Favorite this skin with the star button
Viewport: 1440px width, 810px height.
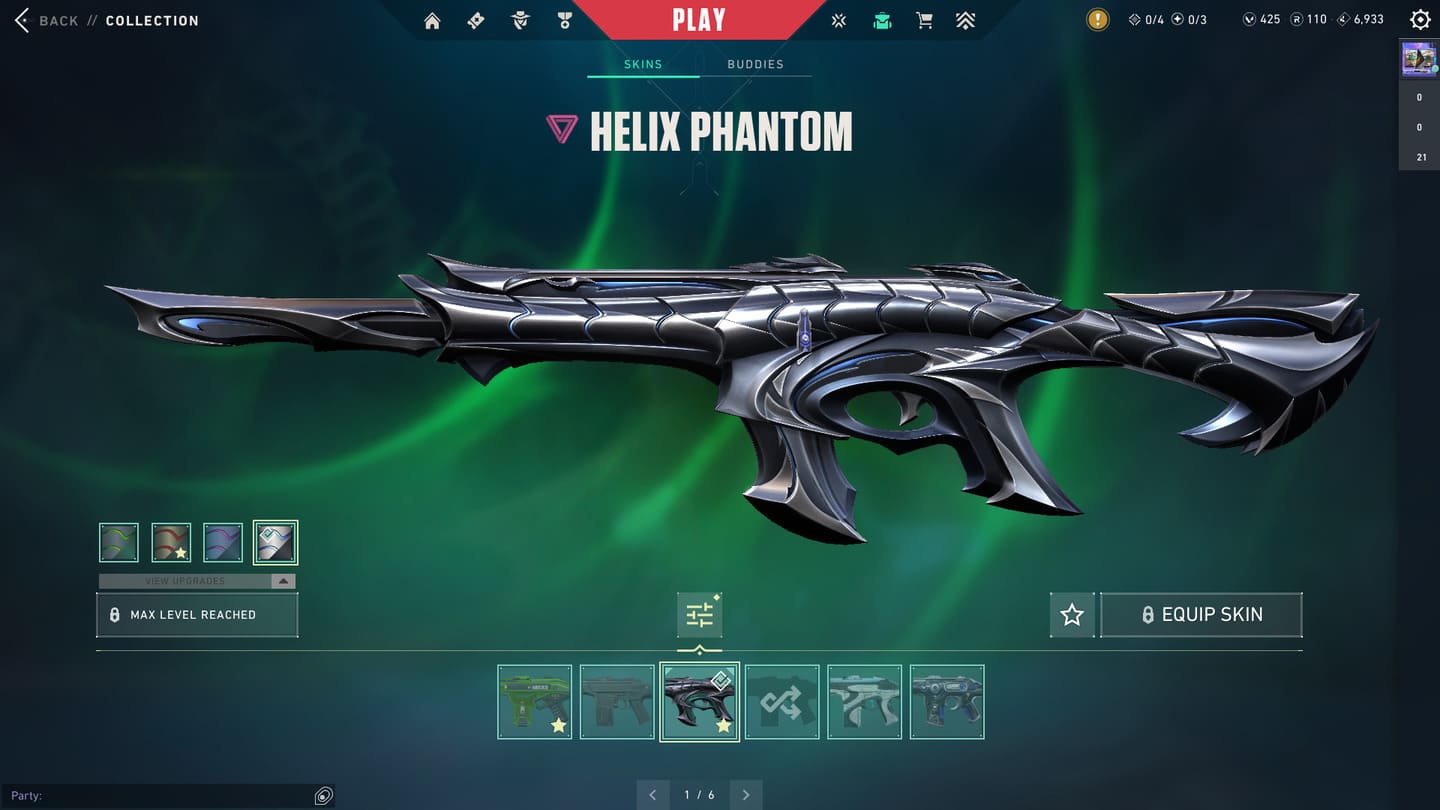pos(1072,615)
